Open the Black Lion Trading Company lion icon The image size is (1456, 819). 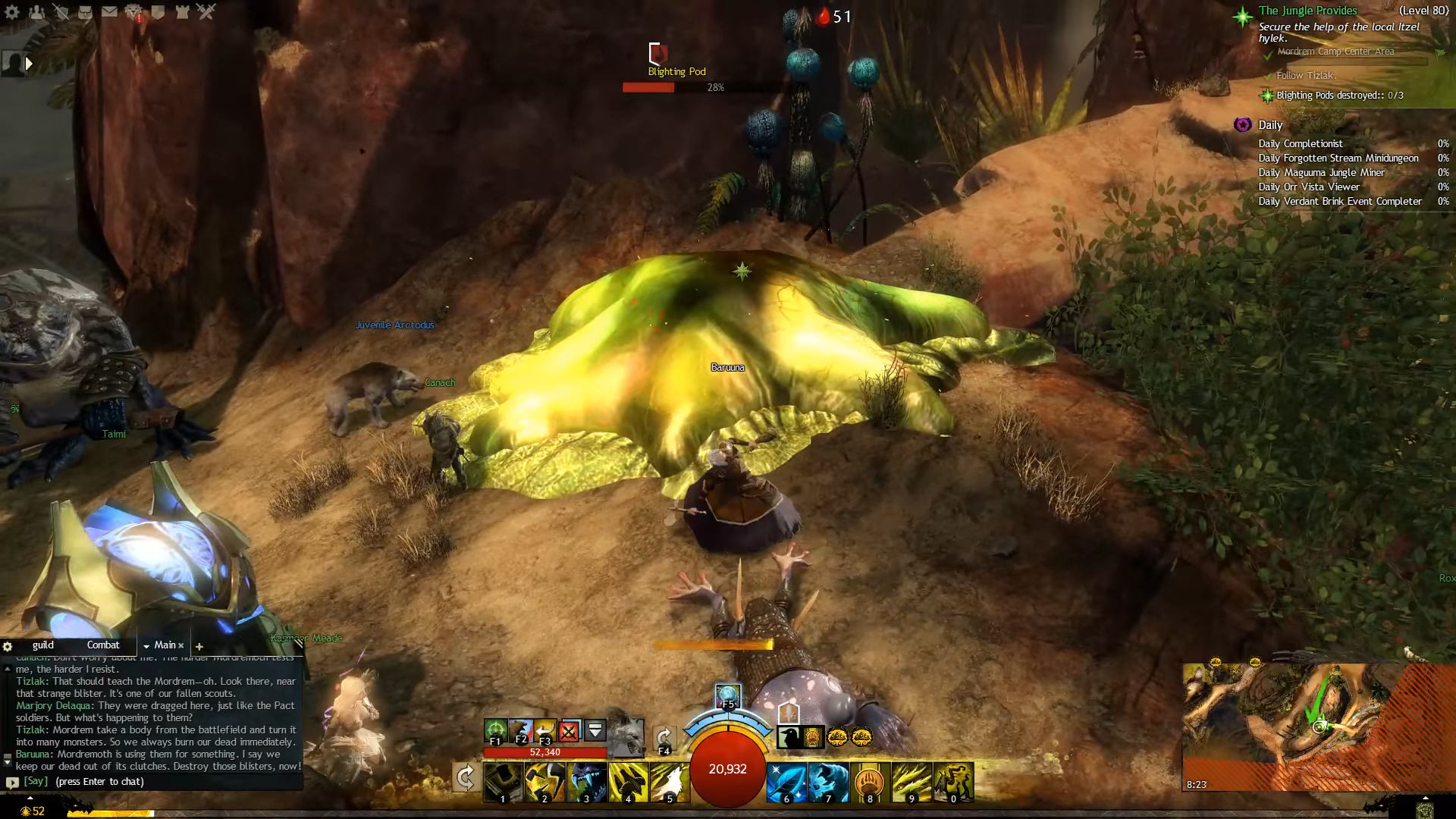pyautogui.click(x=134, y=11)
